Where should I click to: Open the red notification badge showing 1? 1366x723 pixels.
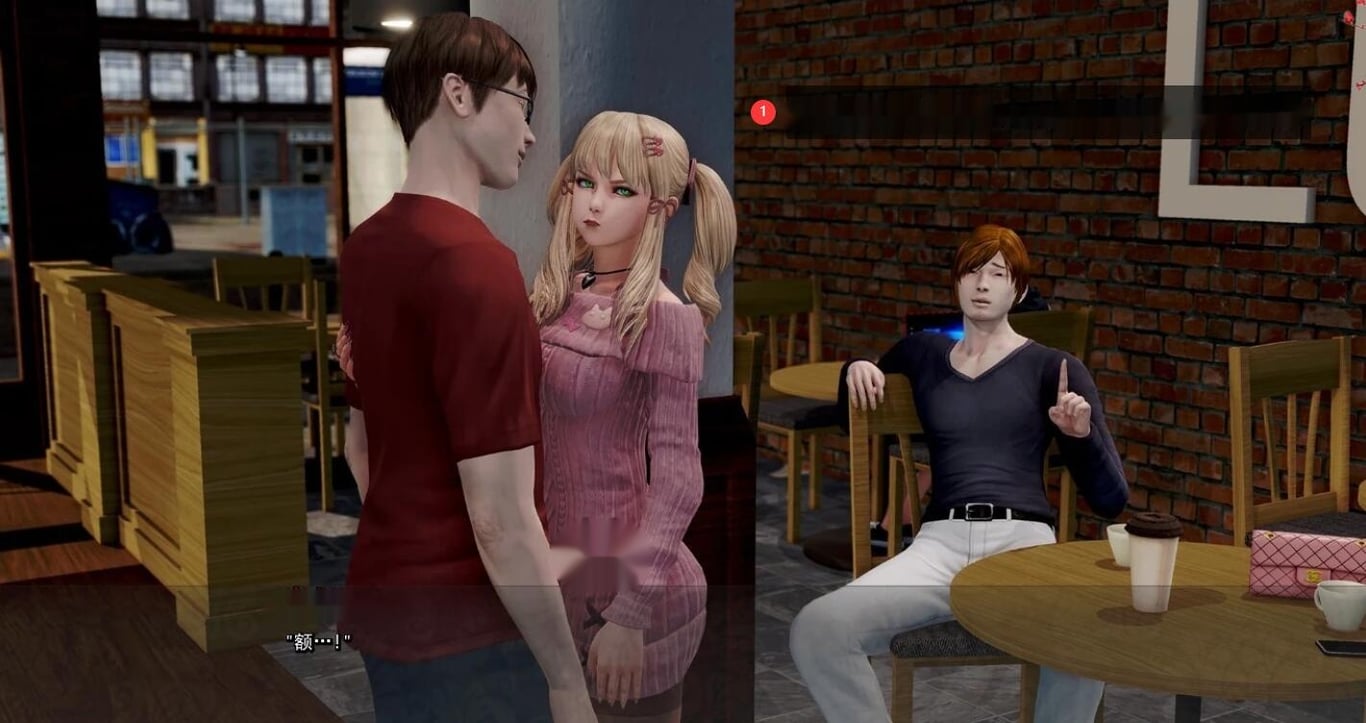click(764, 112)
